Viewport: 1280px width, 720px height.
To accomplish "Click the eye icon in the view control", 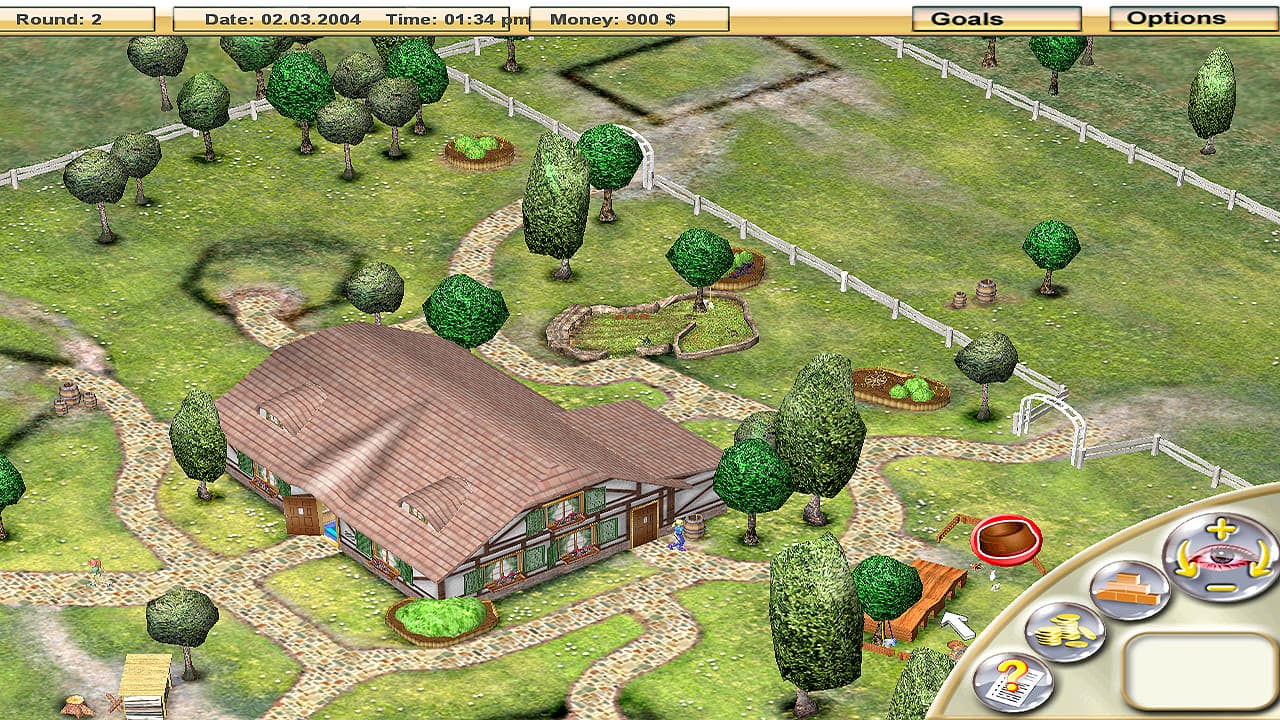I will [1221, 556].
